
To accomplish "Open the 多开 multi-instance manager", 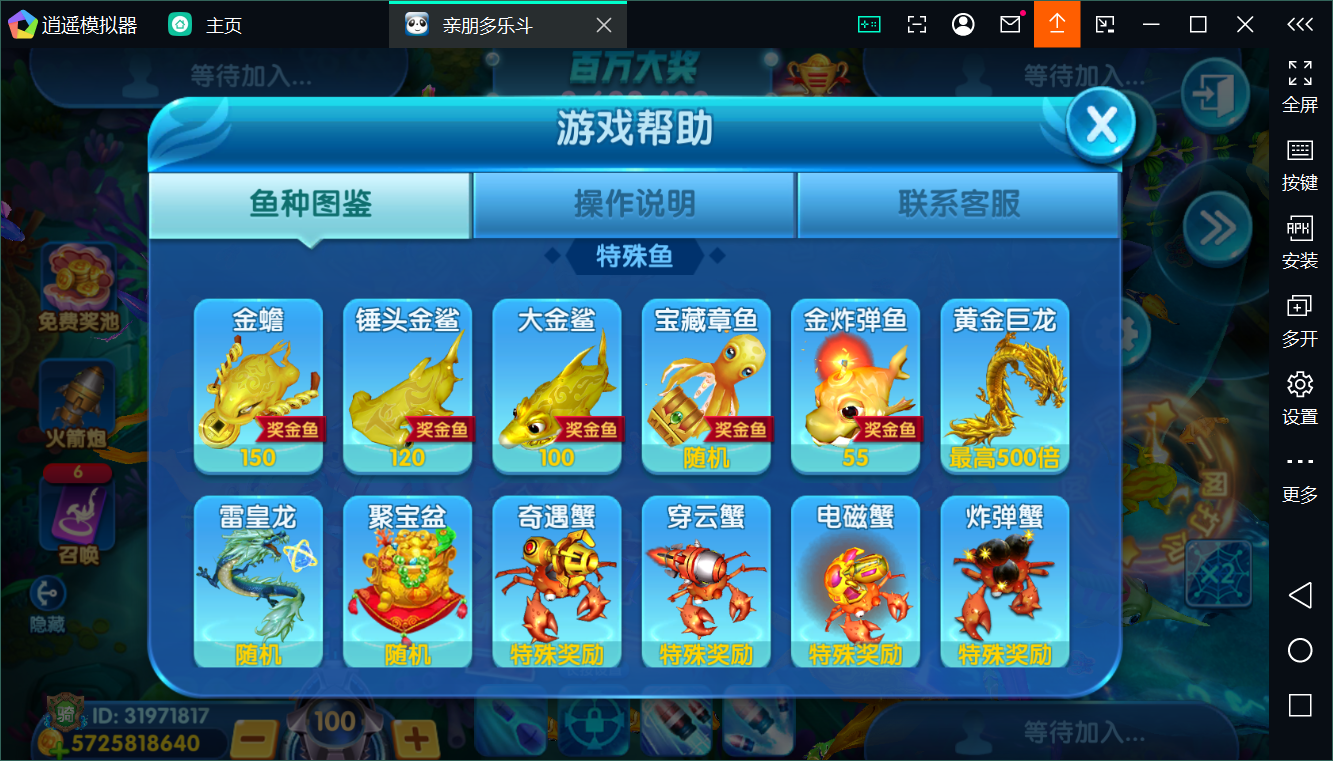I will click(1299, 317).
